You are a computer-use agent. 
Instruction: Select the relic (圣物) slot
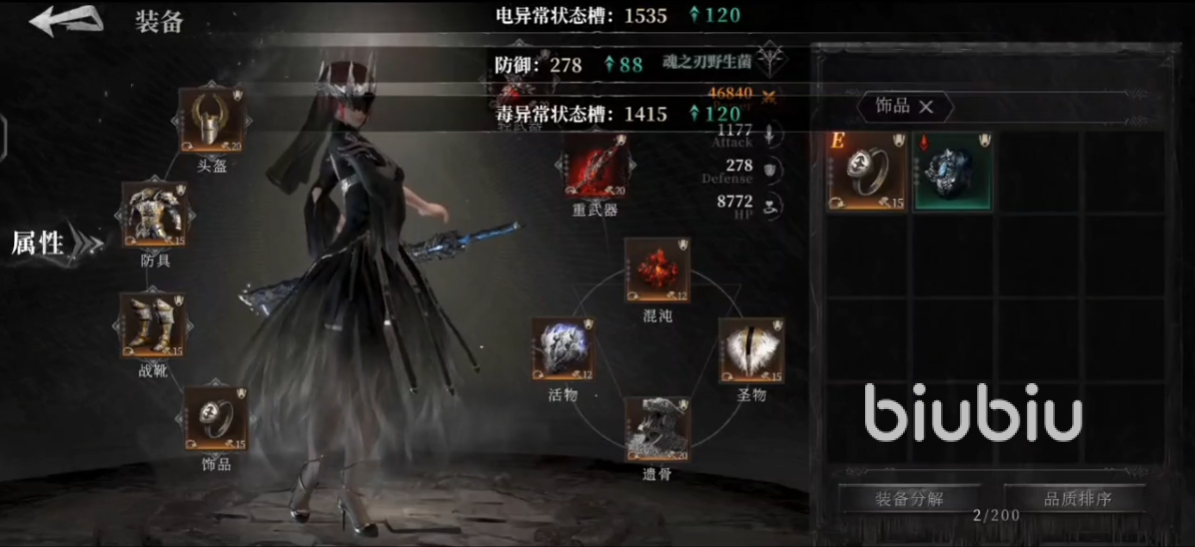tap(750, 350)
